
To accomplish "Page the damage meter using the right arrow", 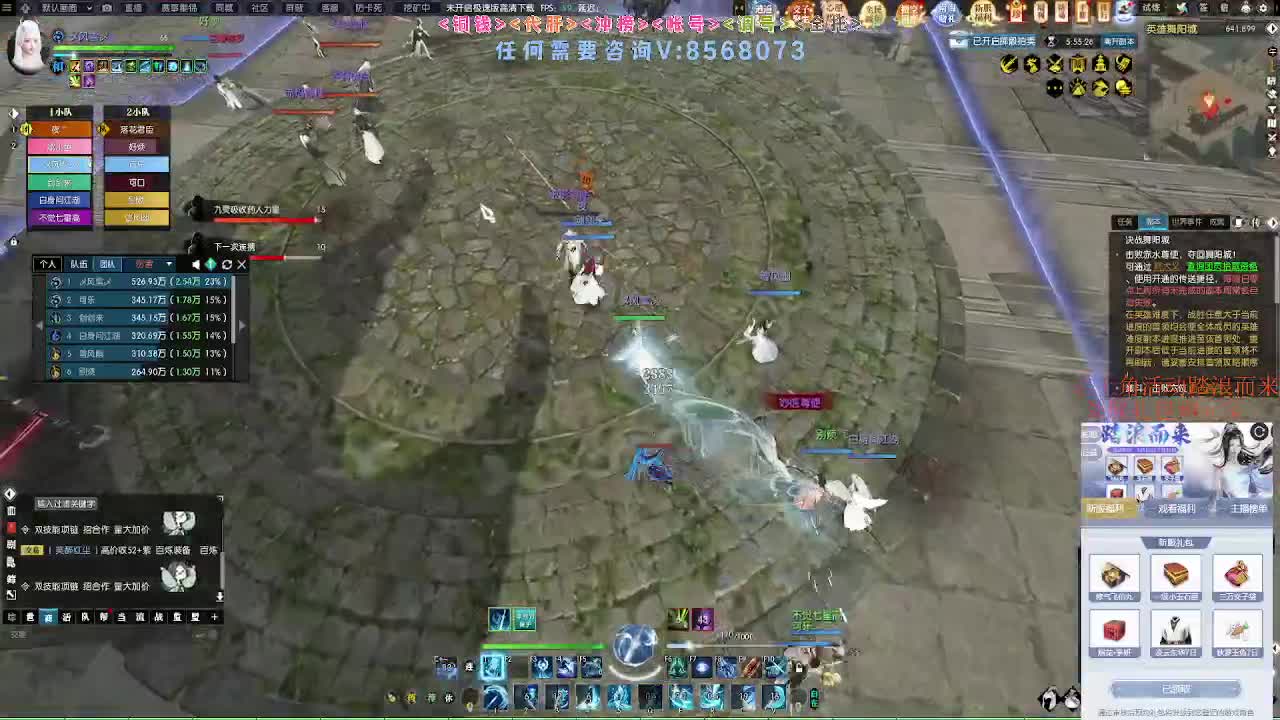I will (242, 325).
